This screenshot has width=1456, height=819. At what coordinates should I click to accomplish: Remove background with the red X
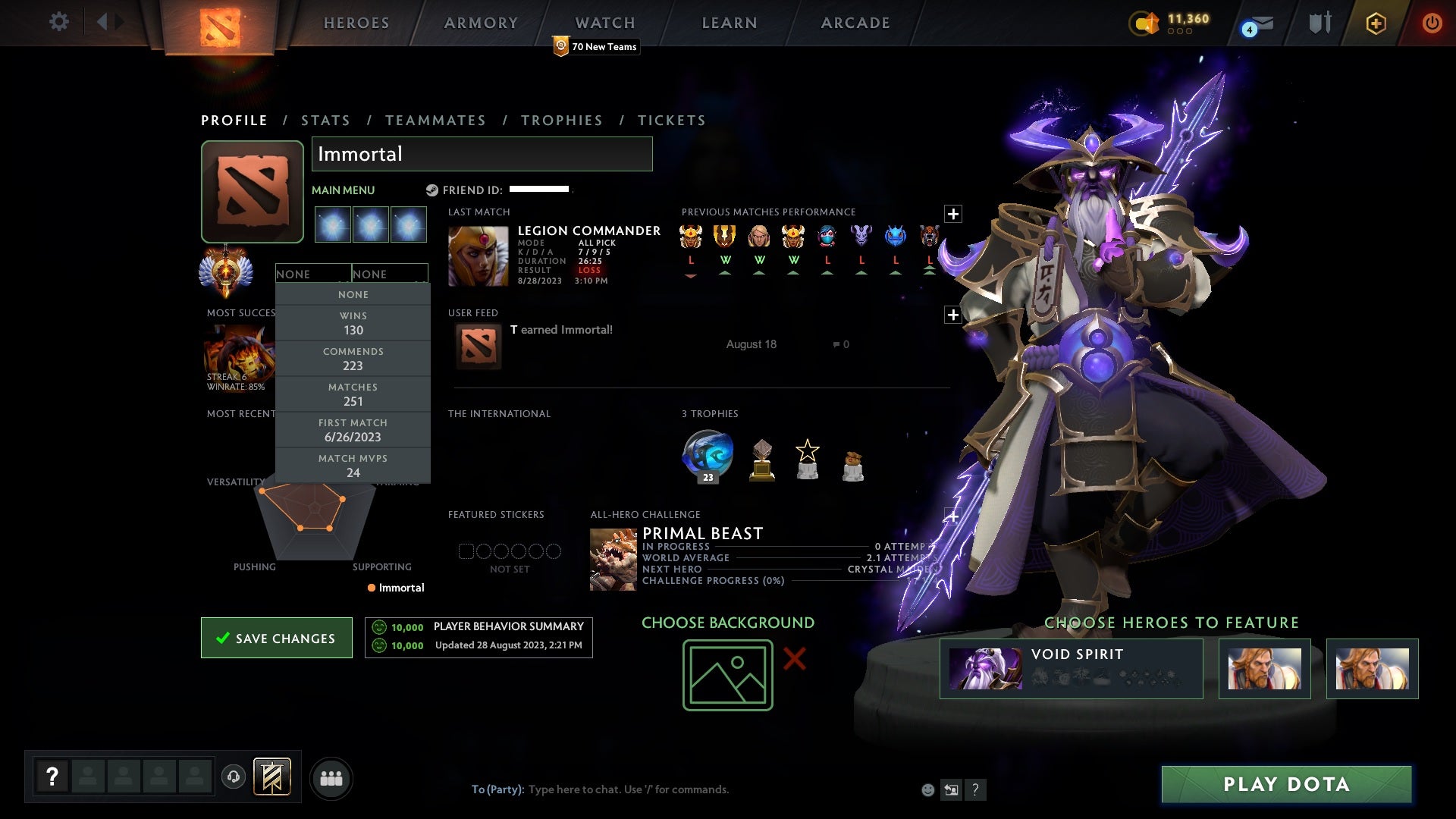tap(794, 658)
